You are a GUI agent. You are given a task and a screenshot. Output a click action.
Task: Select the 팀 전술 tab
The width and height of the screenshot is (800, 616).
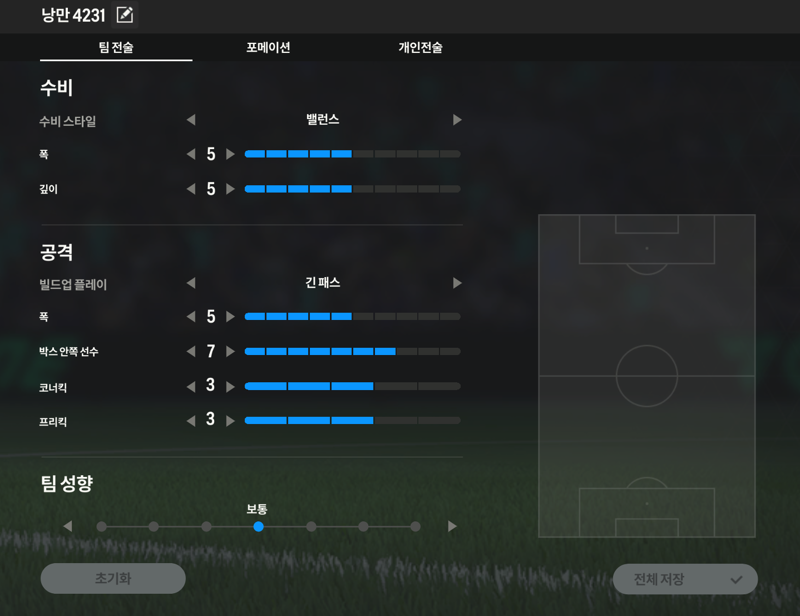pyautogui.click(x=116, y=47)
